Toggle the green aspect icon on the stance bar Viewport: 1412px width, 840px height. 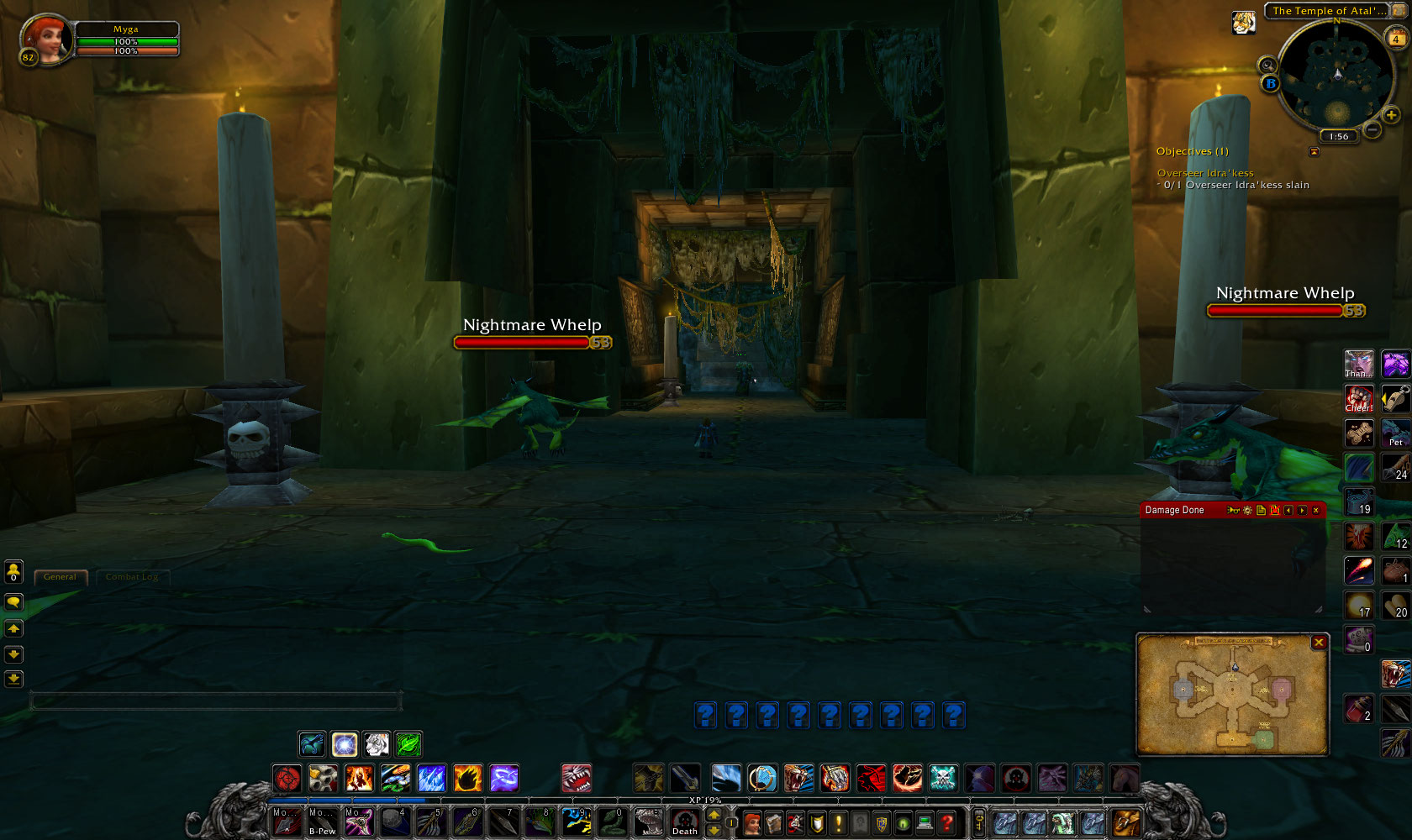pos(408,743)
